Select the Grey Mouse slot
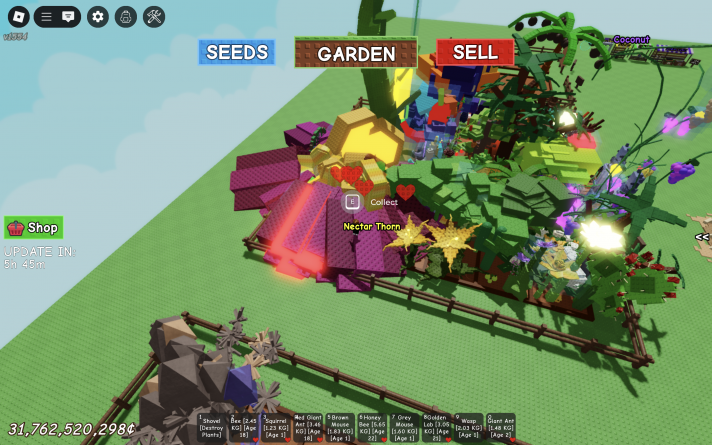Viewport: 712px width, 445px height. pyautogui.click(x=404, y=427)
